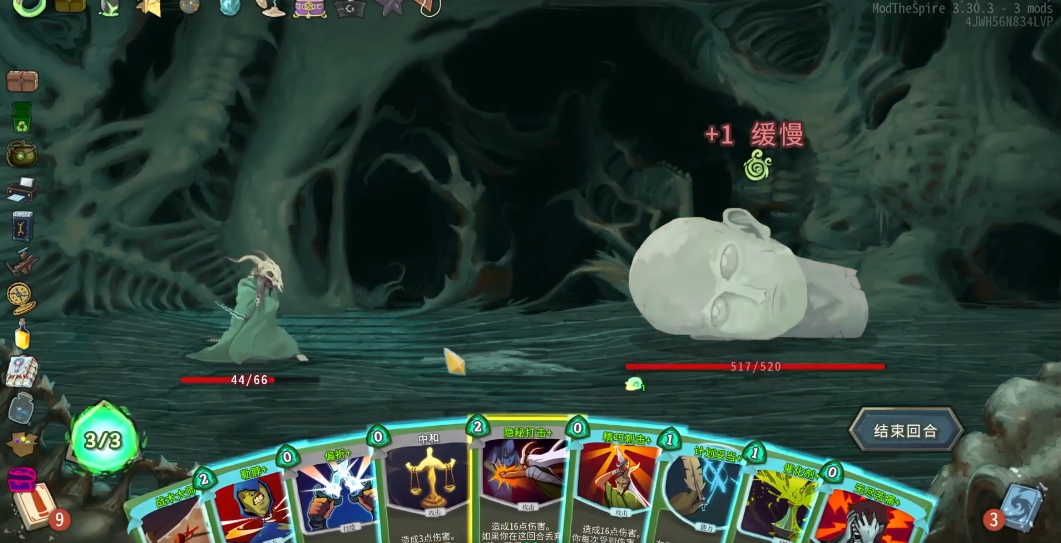Inspect the green recycle bin relic

[x=21, y=117]
